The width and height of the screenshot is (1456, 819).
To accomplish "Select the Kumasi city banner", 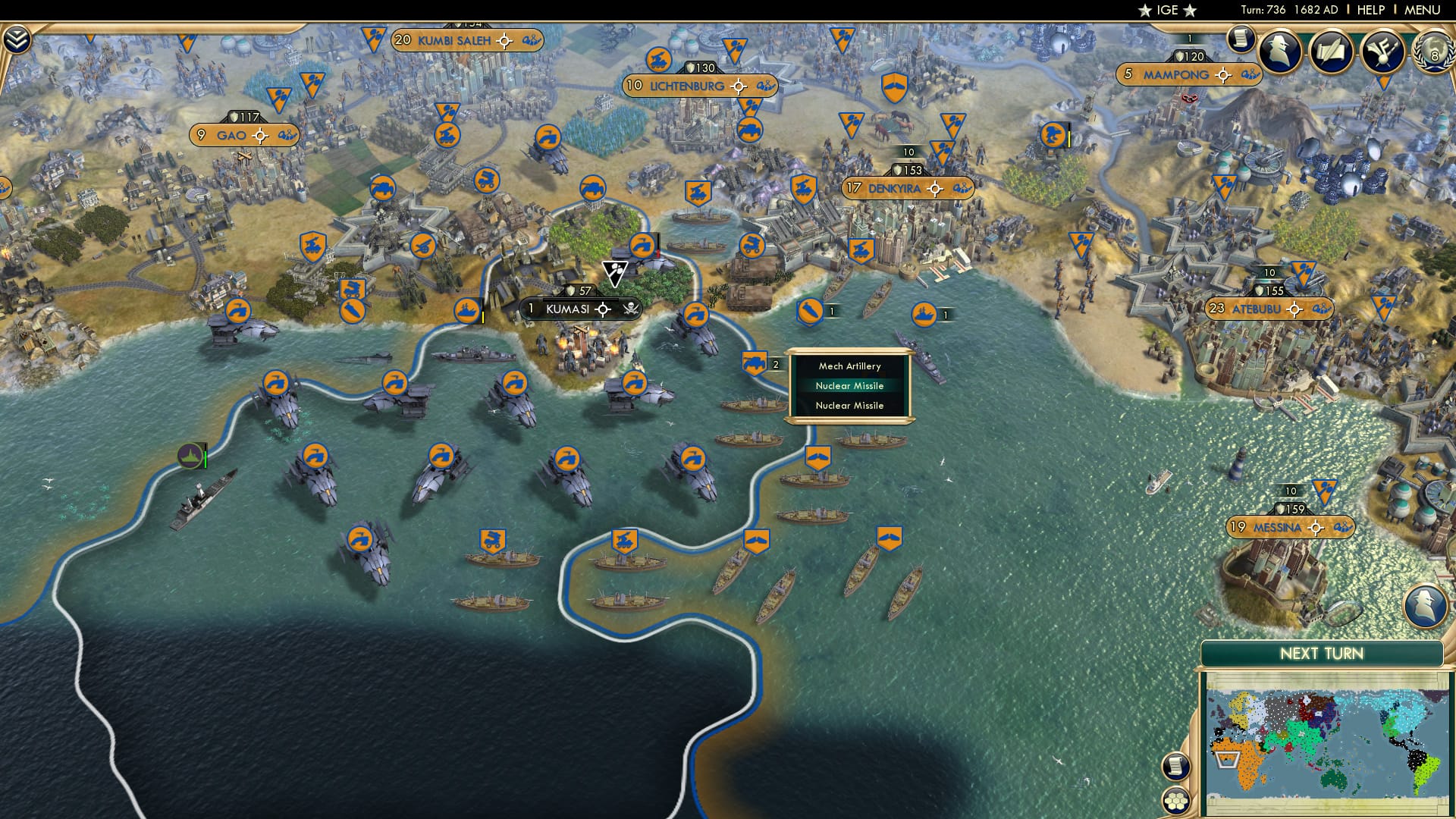I will click(x=569, y=309).
